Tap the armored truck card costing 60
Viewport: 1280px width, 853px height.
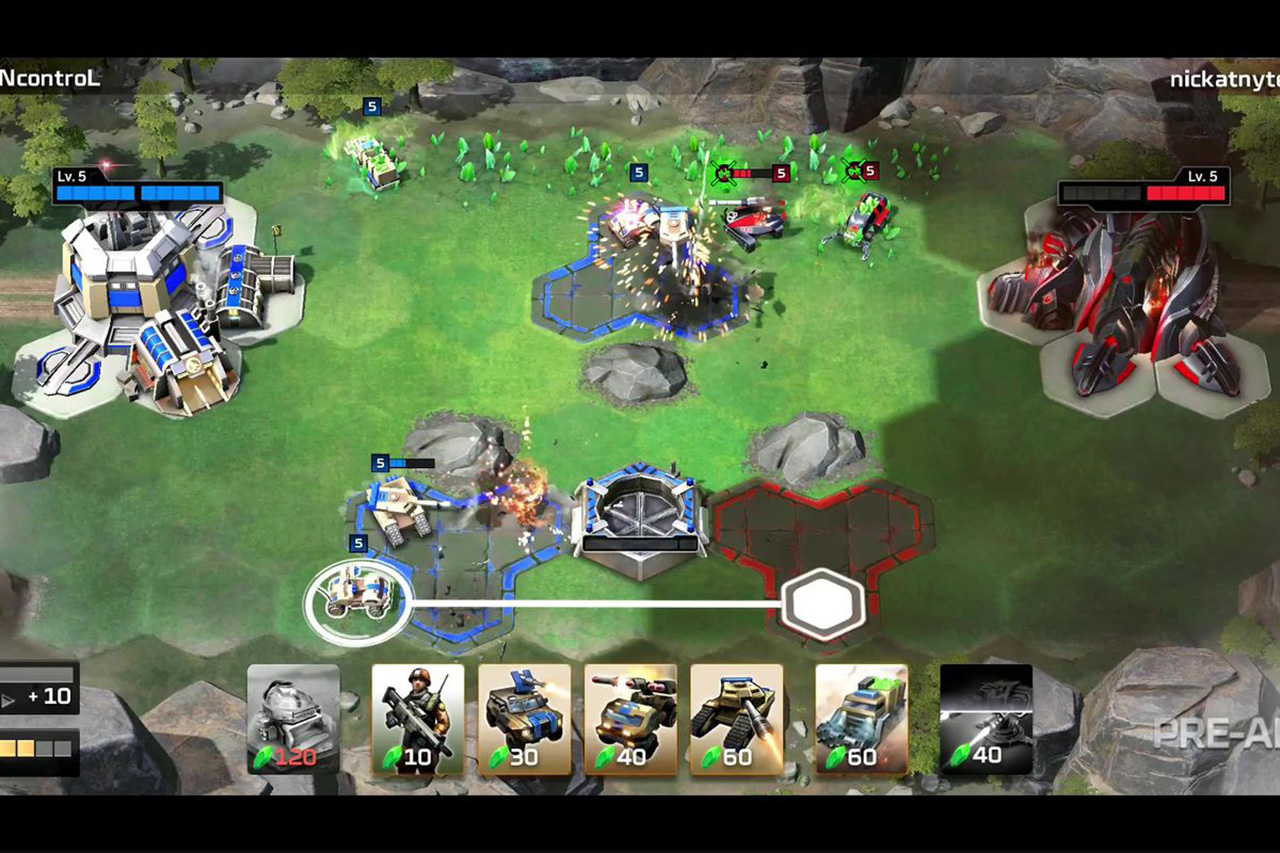861,720
